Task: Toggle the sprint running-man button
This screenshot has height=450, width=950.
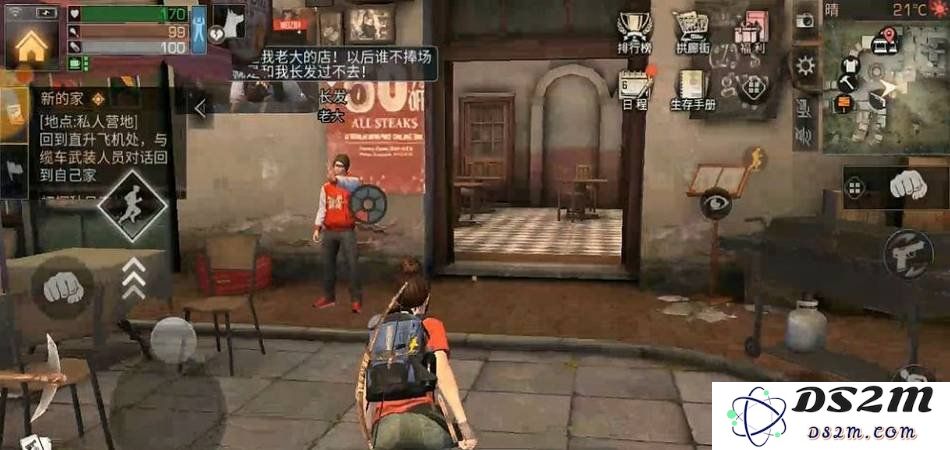Action: (x=131, y=204)
